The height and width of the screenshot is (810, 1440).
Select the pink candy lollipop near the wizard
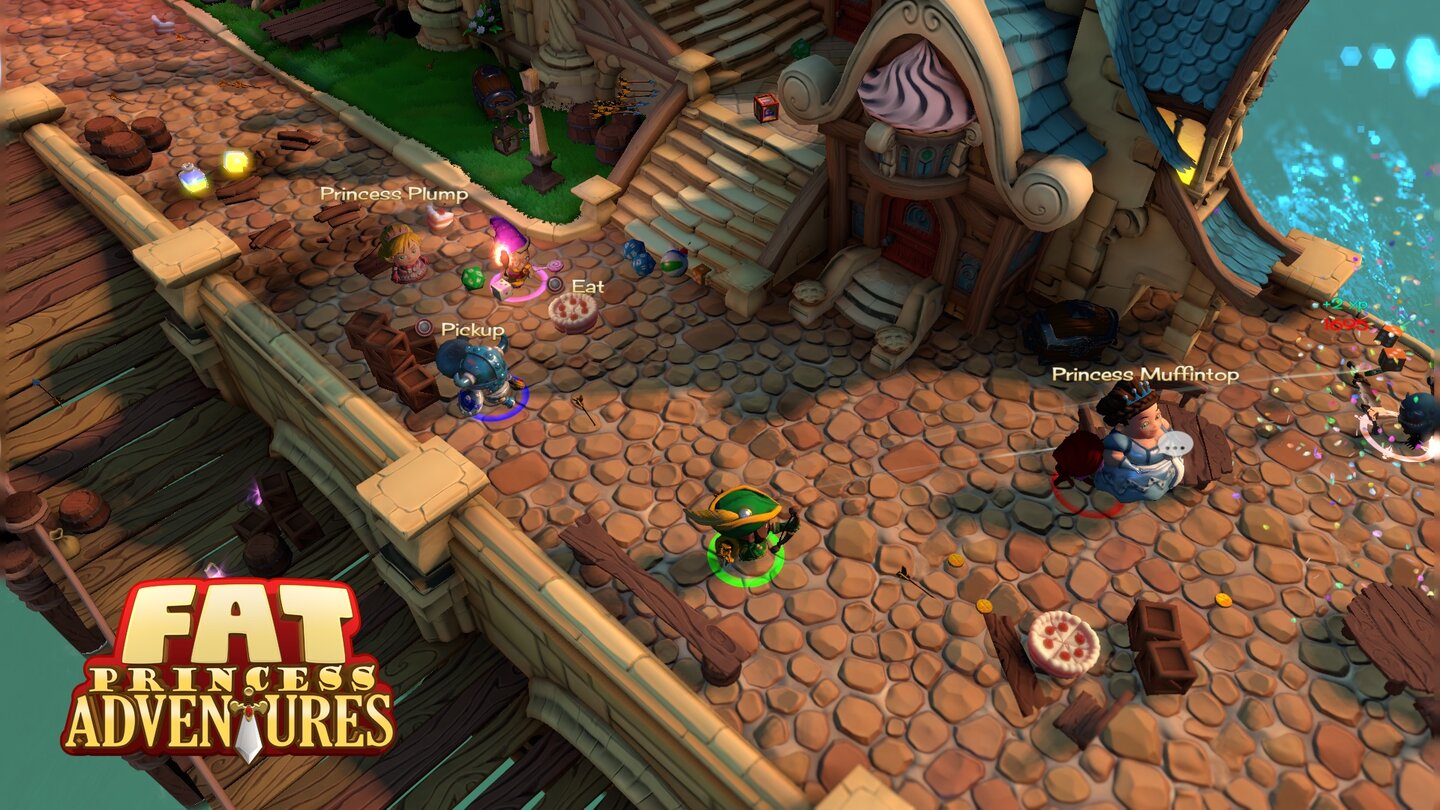coord(554,266)
